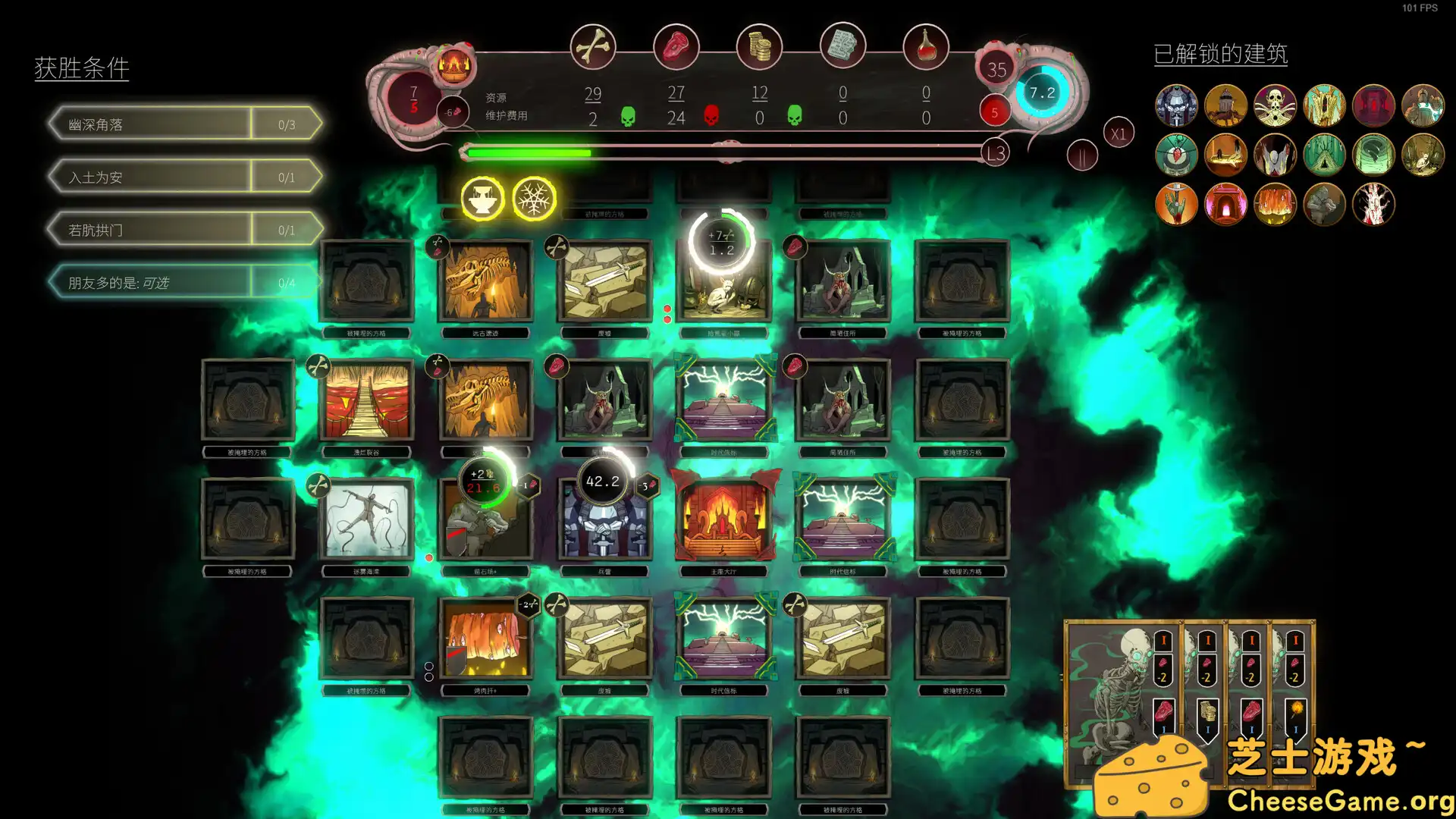The image size is (1456, 819).
Task: Click the scroll resource icon
Action: point(843,46)
